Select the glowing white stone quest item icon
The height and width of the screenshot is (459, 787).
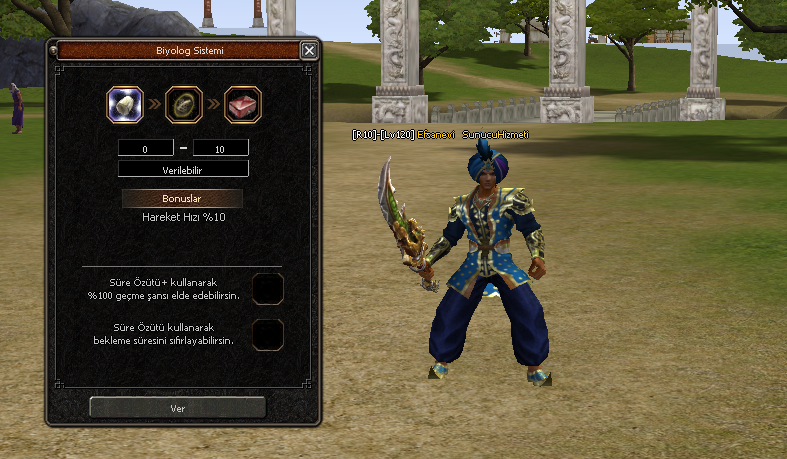tap(126, 103)
